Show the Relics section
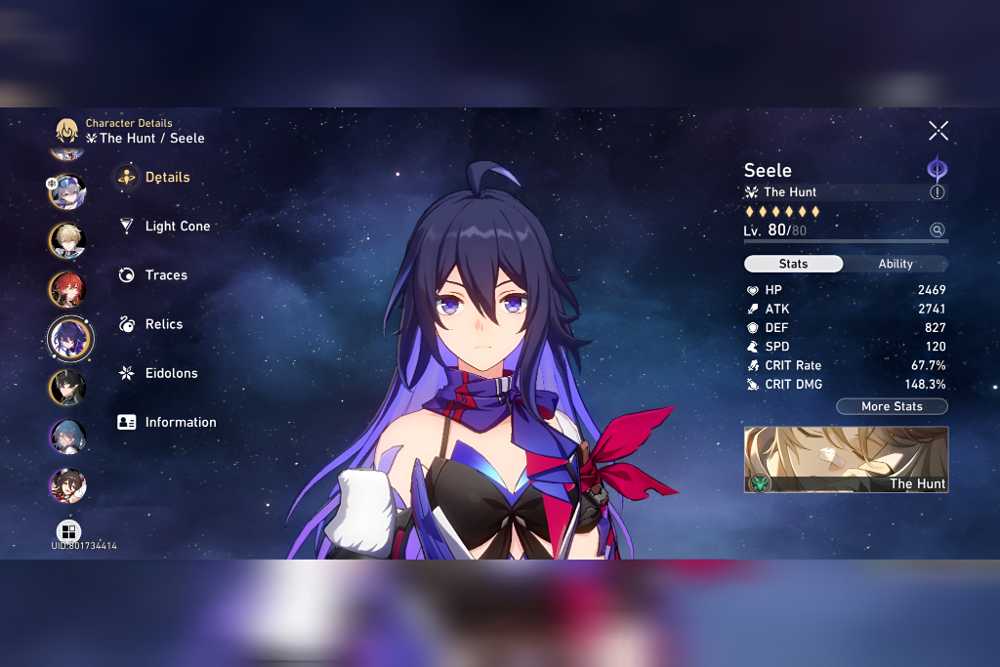 point(163,324)
